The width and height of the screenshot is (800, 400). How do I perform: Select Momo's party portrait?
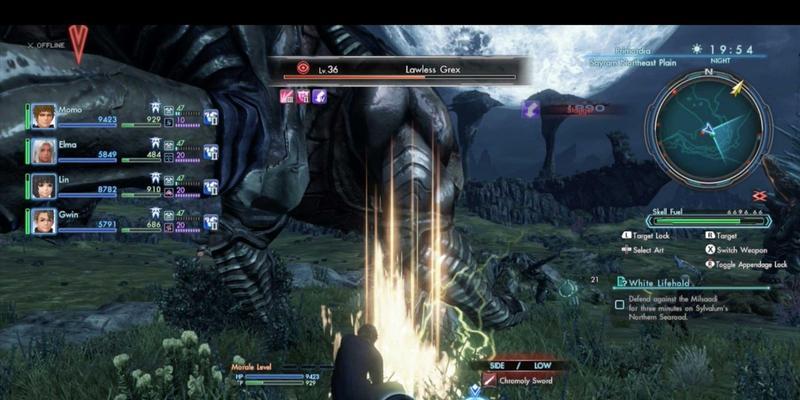pyautogui.click(x=43, y=117)
